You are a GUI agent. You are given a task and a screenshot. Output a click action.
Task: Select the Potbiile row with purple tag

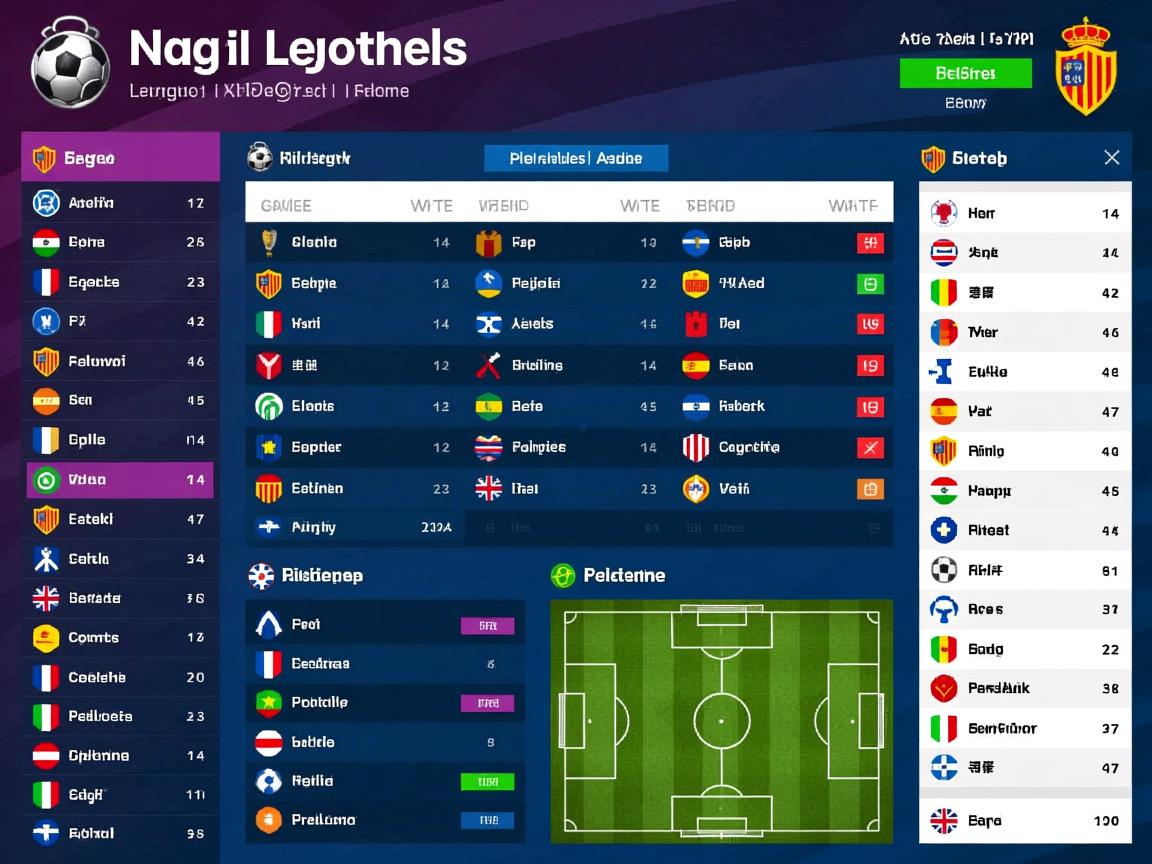[385, 703]
